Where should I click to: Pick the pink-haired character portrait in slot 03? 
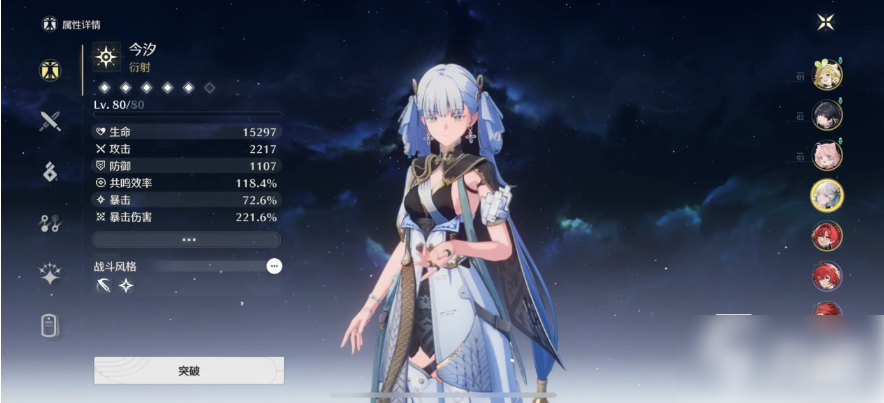827,155
